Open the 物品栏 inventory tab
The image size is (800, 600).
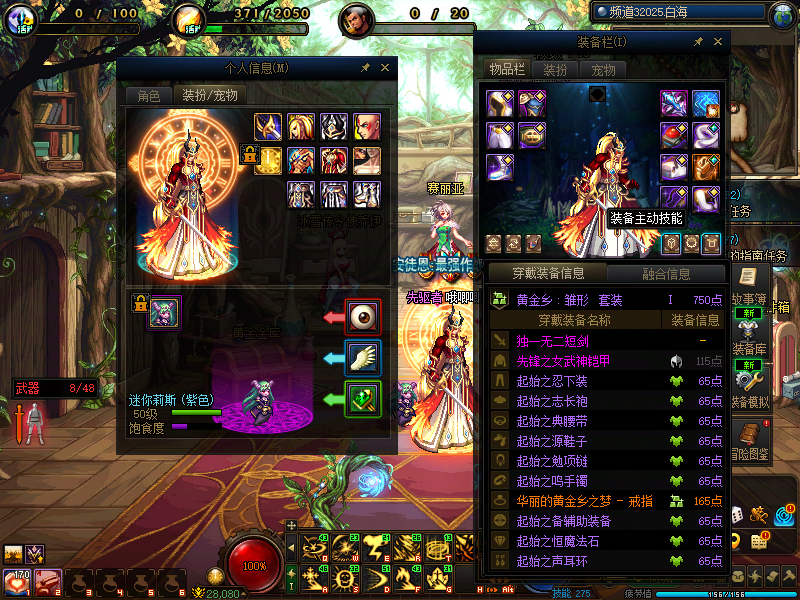click(x=506, y=69)
